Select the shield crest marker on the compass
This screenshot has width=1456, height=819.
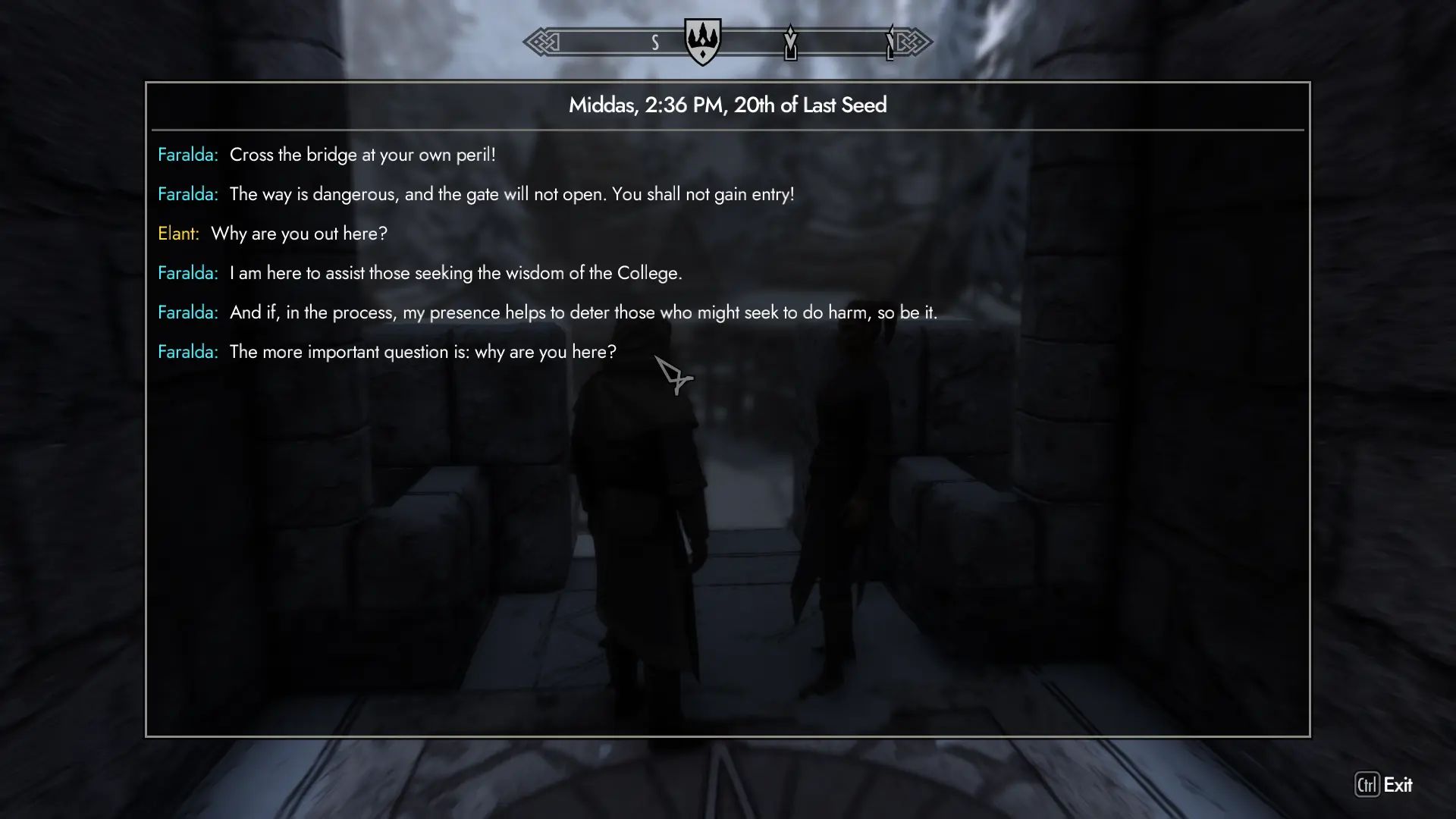coord(701,42)
